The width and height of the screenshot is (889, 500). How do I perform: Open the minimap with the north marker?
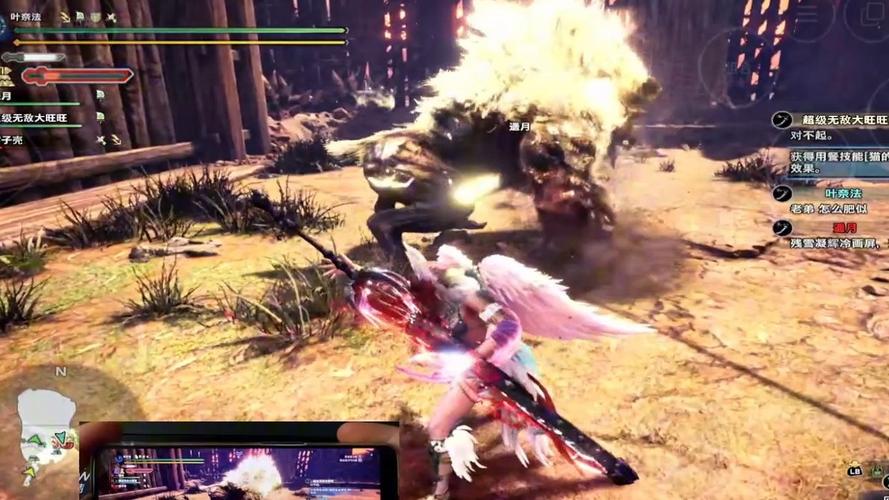point(47,430)
